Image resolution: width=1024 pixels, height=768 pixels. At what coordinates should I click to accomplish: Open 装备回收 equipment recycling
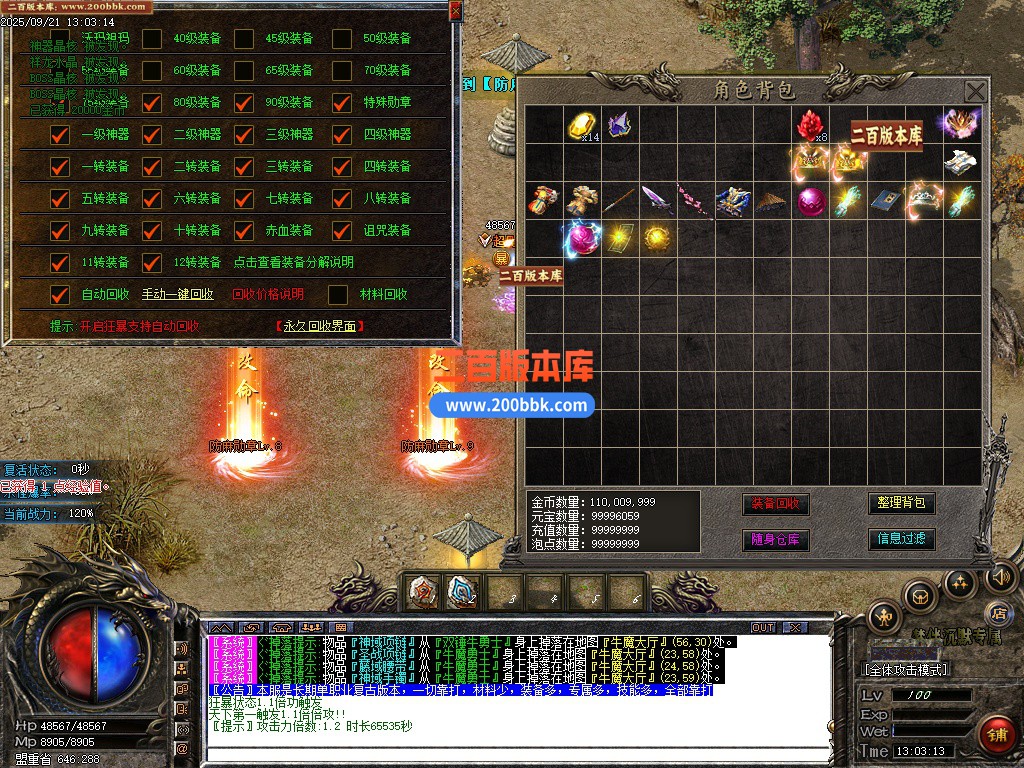pos(775,503)
